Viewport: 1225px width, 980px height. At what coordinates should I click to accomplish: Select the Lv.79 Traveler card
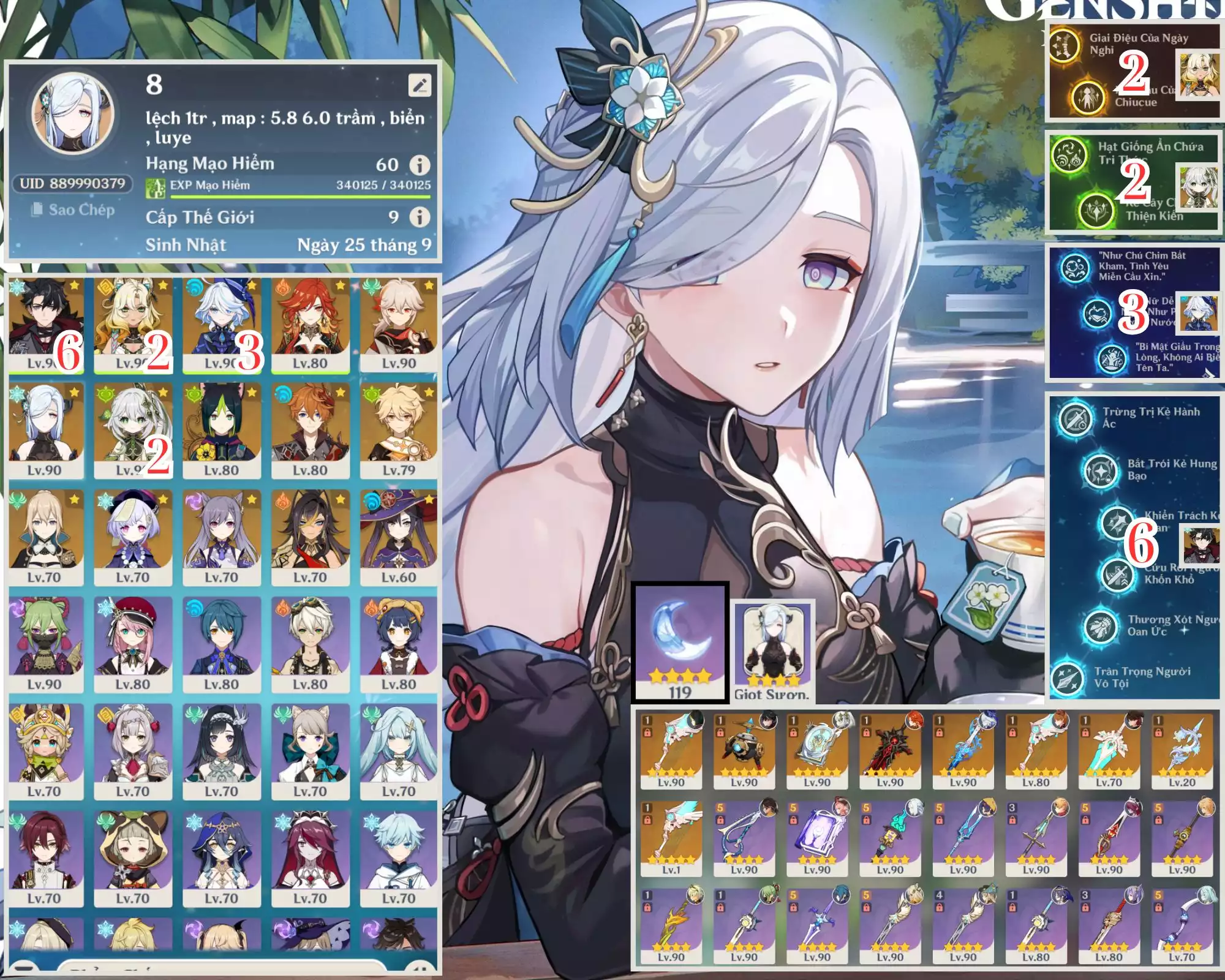click(399, 432)
